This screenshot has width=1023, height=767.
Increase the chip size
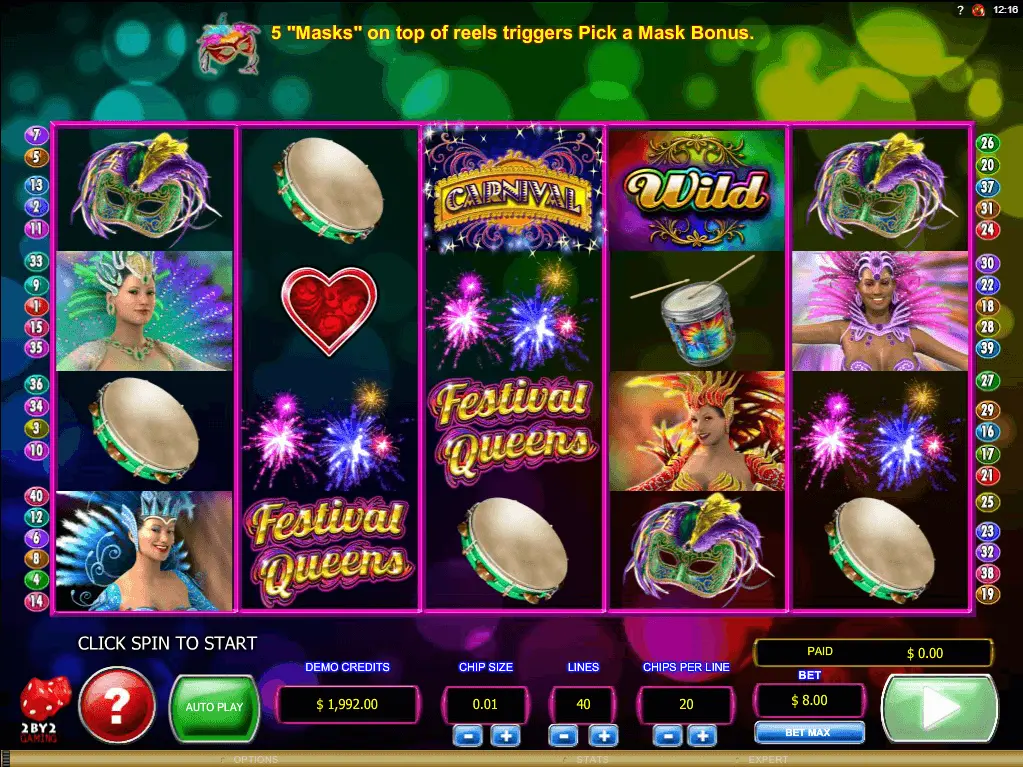coord(505,736)
